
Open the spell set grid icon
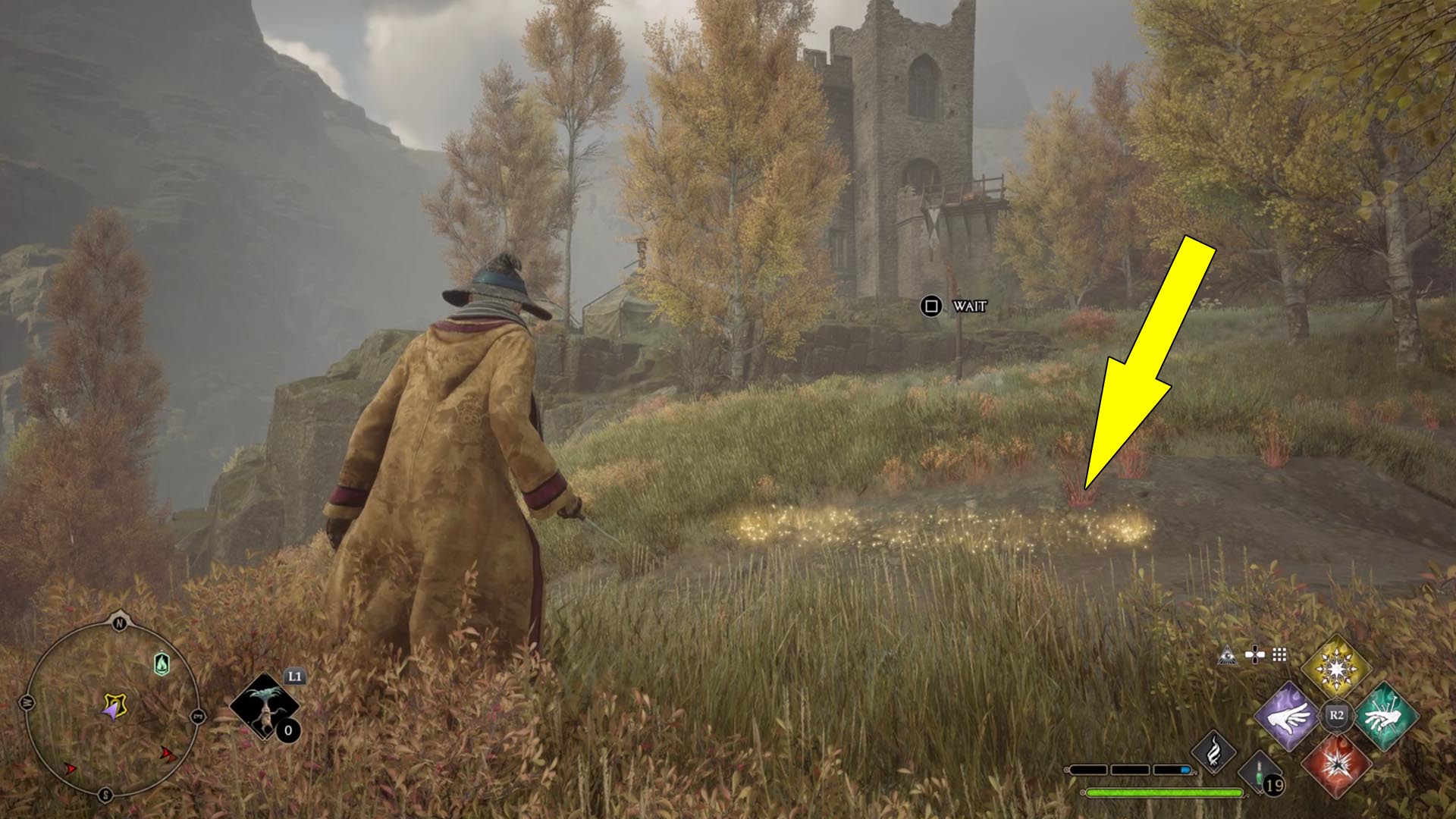click(x=1279, y=655)
